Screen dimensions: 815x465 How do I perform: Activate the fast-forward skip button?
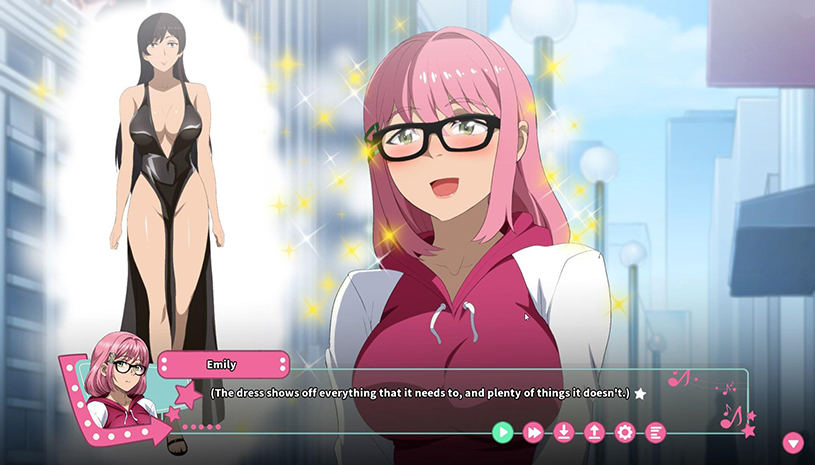(x=534, y=432)
